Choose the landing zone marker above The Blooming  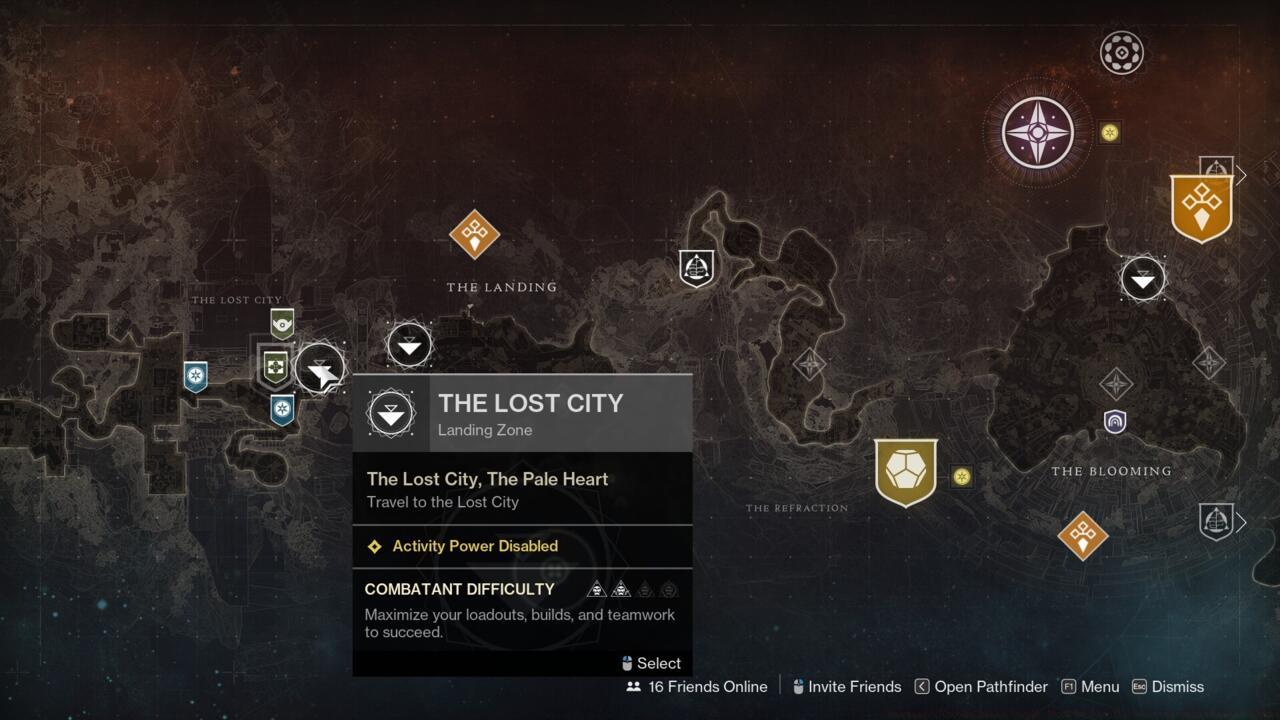click(1142, 279)
